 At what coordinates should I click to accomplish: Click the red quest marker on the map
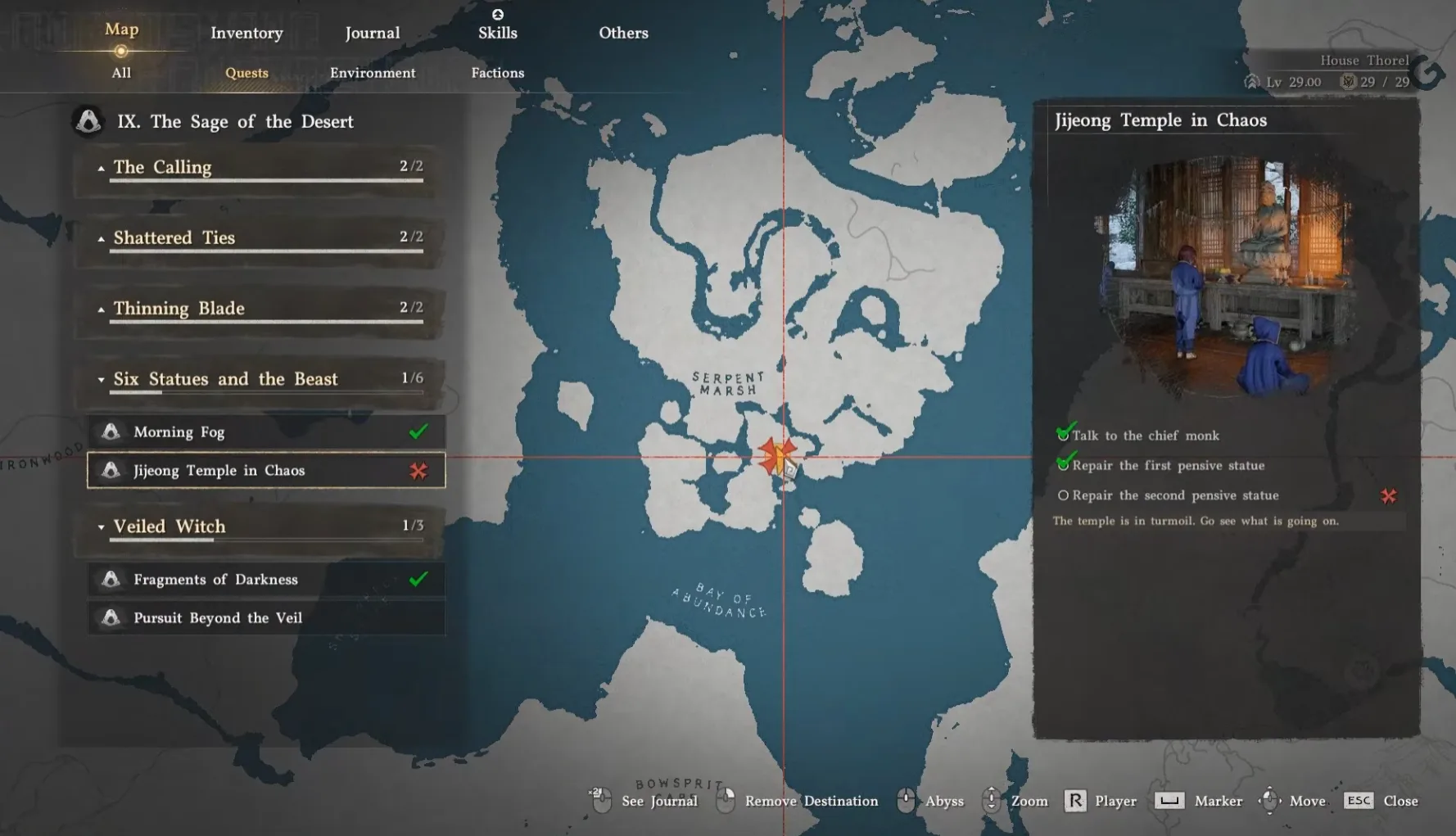[776, 455]
